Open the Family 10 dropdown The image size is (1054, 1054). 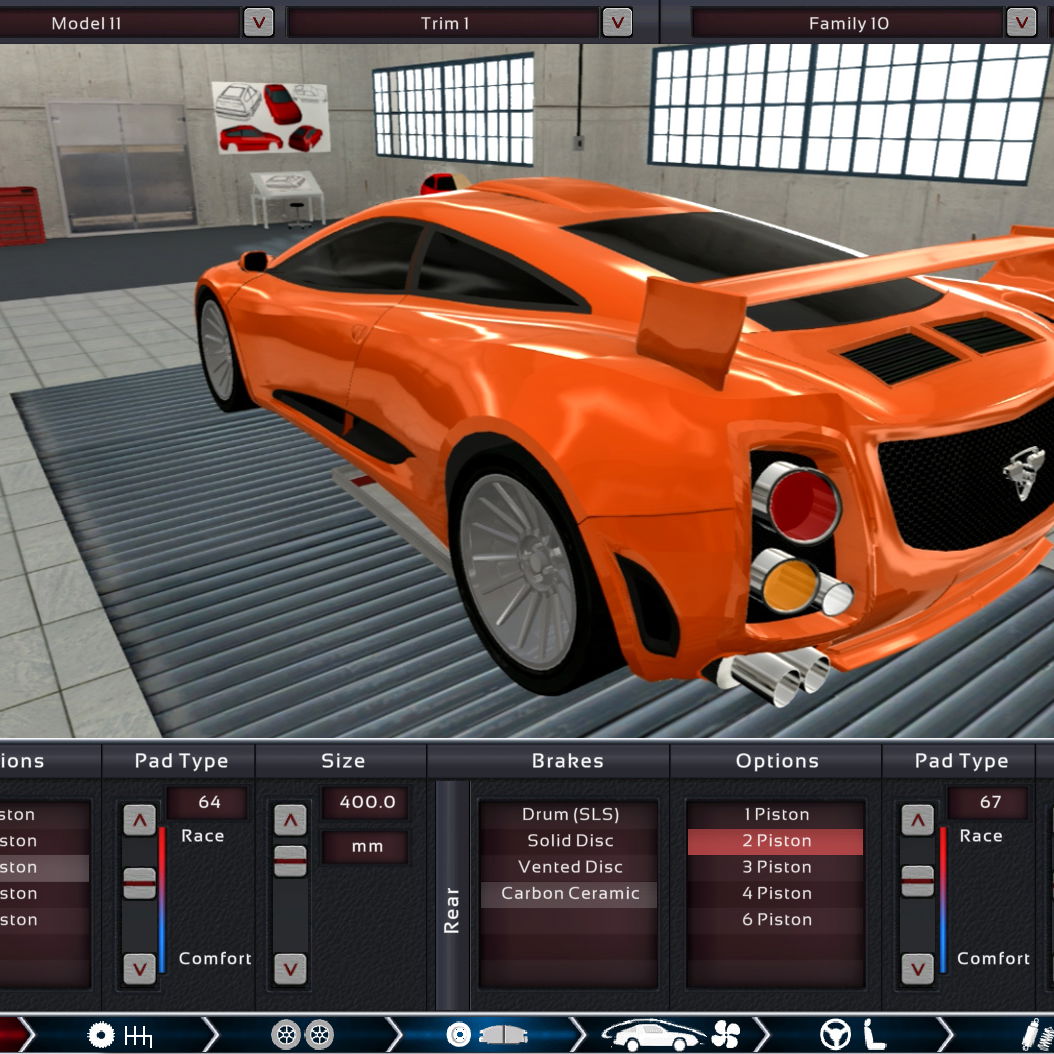tap(1020, 22)
